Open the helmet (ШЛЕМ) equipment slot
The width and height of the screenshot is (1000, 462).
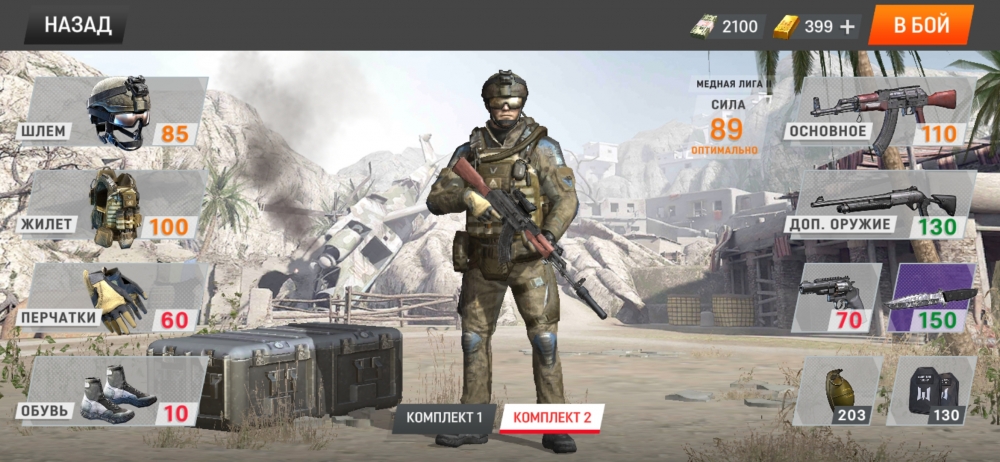click(x=115, y=113)
